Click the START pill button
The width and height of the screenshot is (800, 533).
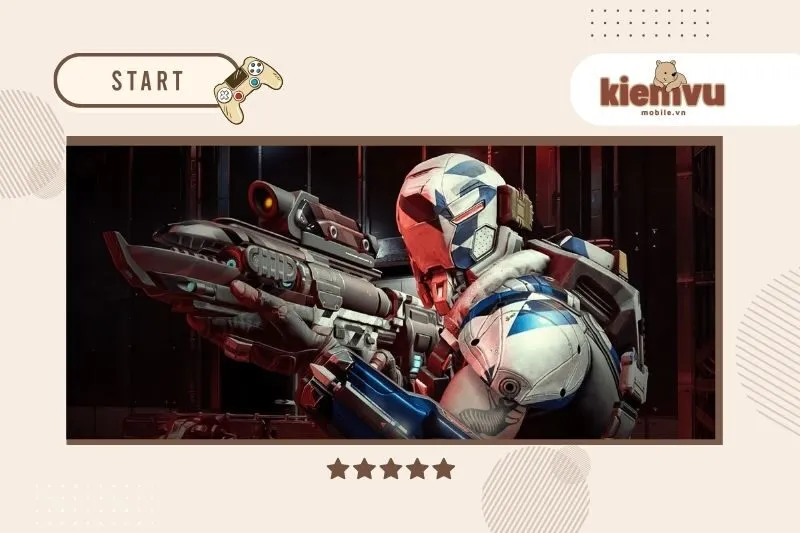[146, 81]
